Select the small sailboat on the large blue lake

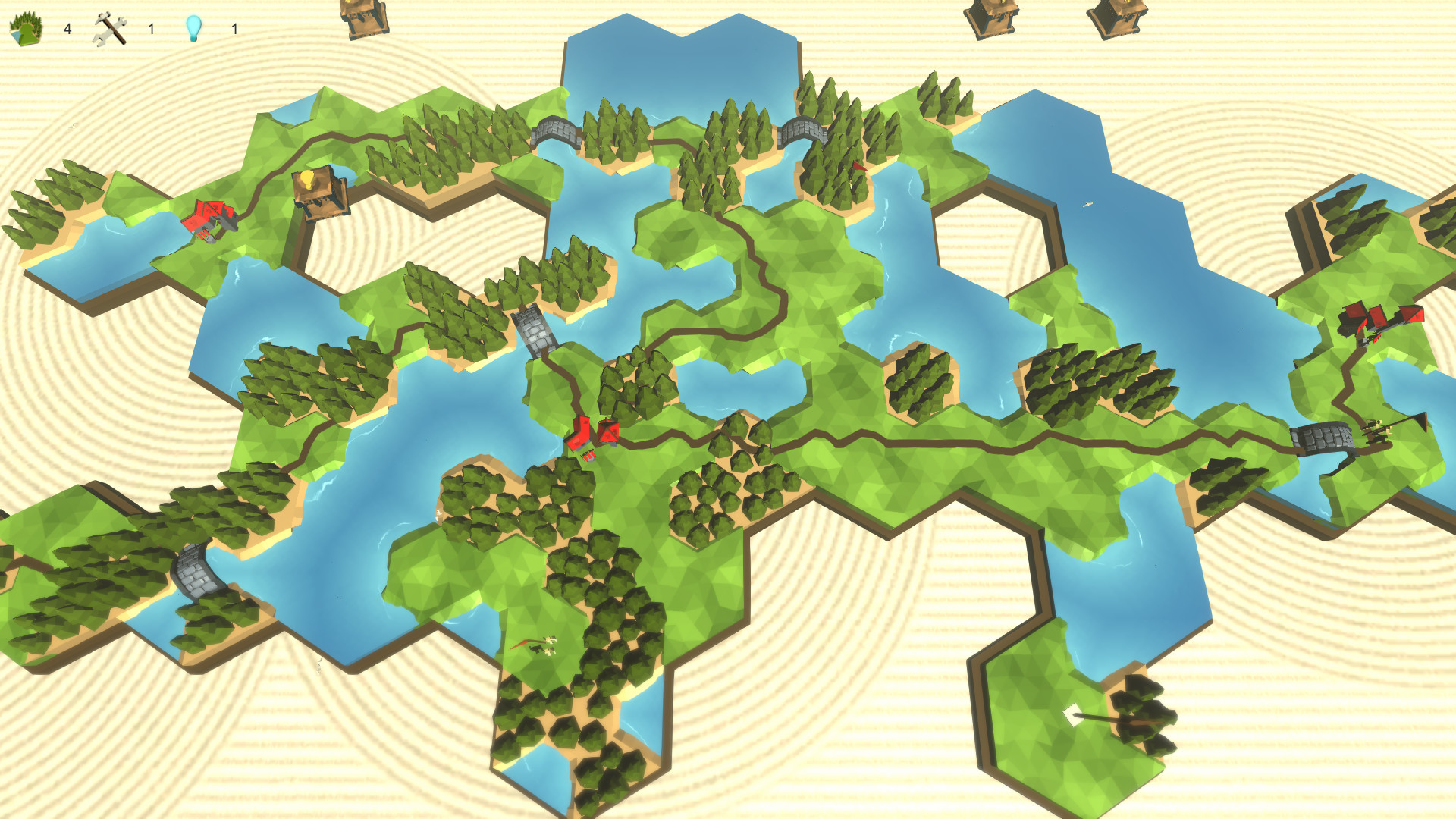pos(1087,205)
